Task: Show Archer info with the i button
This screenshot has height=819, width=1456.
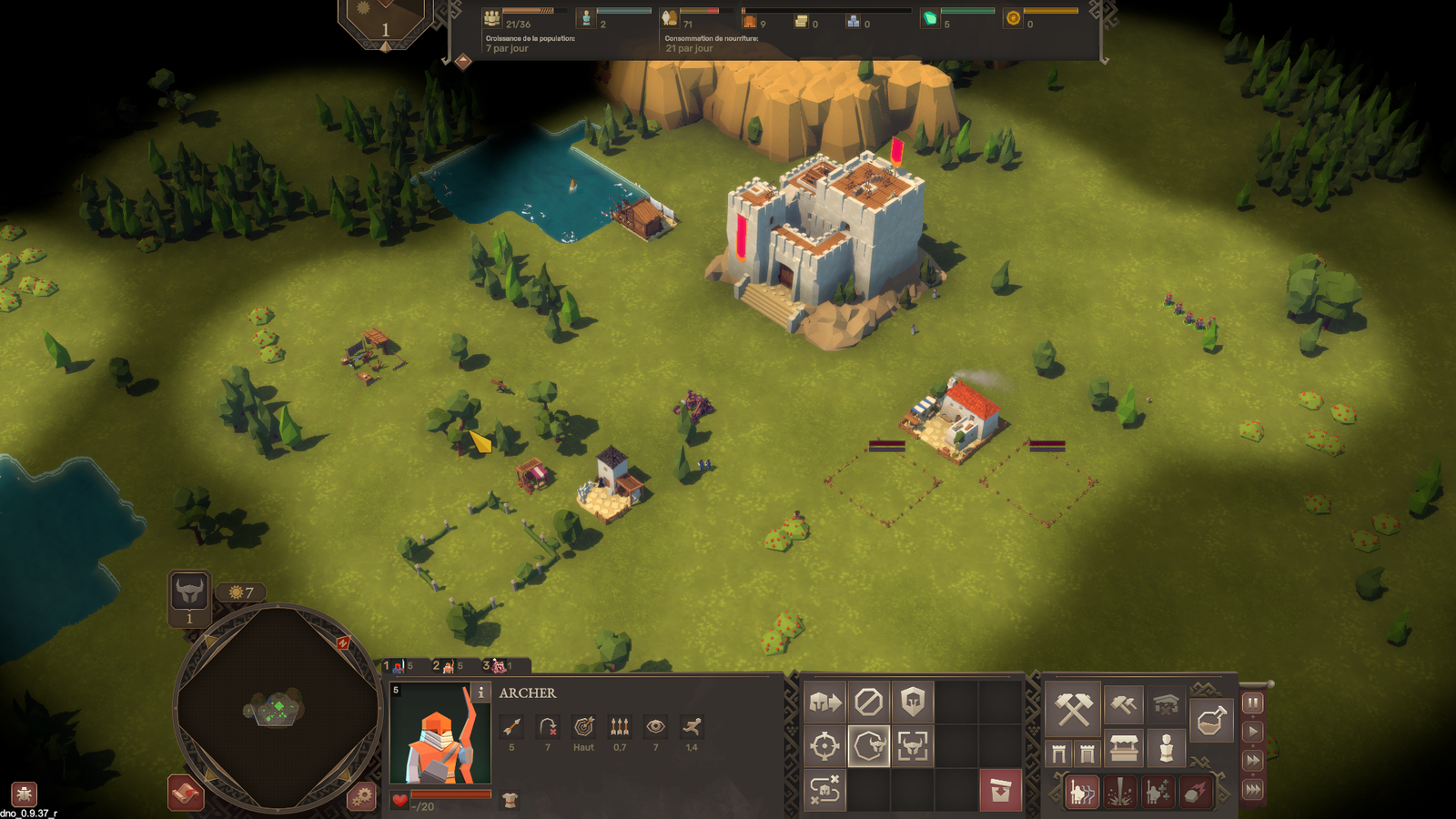Action: tap(480, 693)
